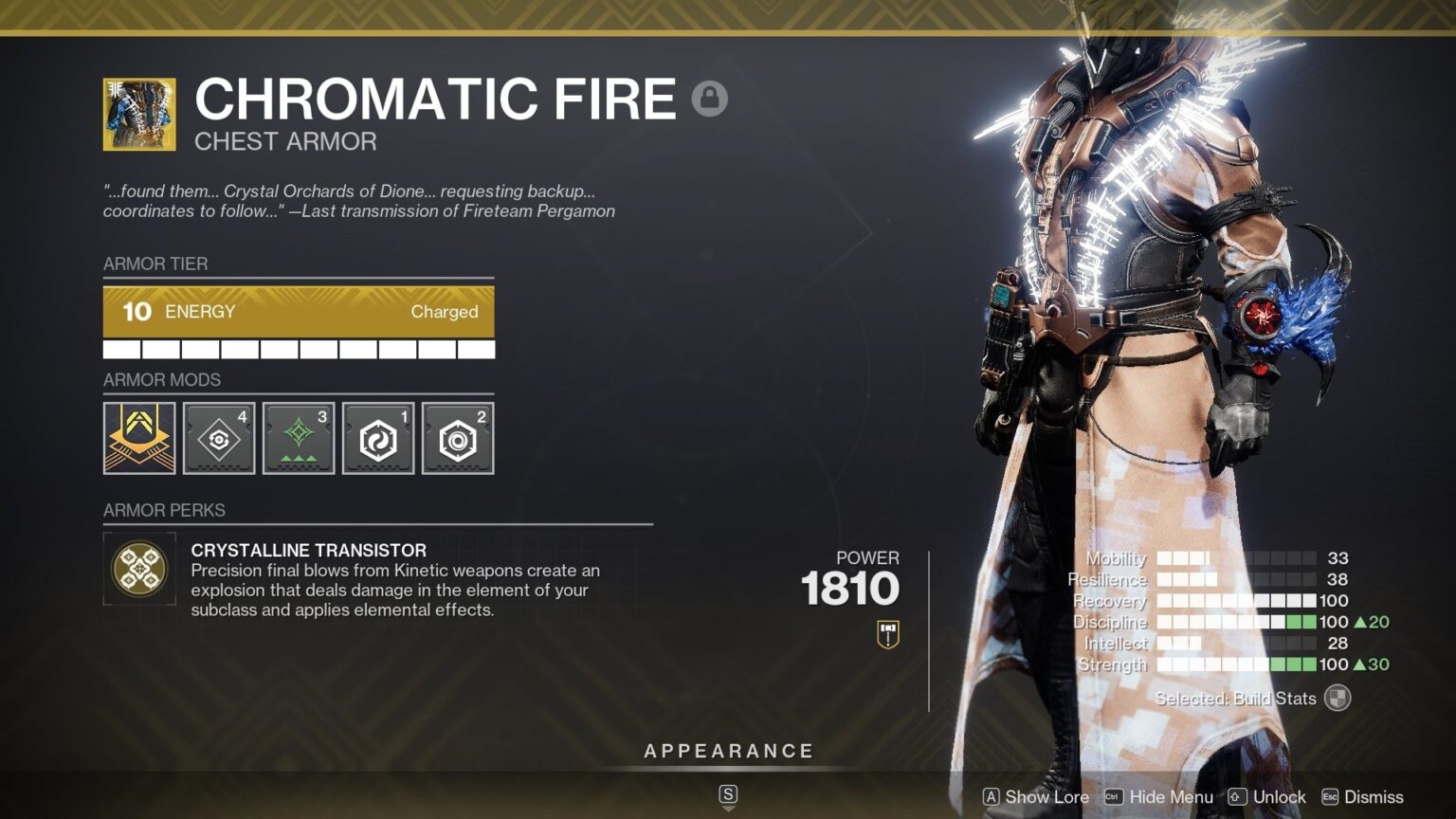This screenshot has height=819, width=1456.
Task: Click the lock icon beside Chromatic Fire
Action: point(709,98)
